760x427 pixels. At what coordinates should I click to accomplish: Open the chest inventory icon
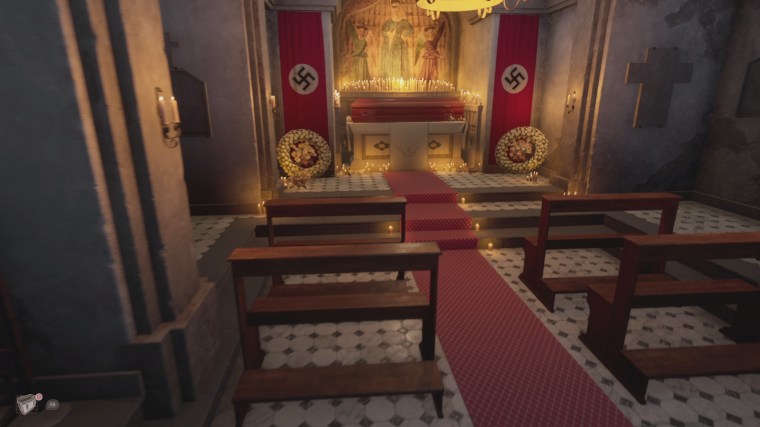pos(27,403)
